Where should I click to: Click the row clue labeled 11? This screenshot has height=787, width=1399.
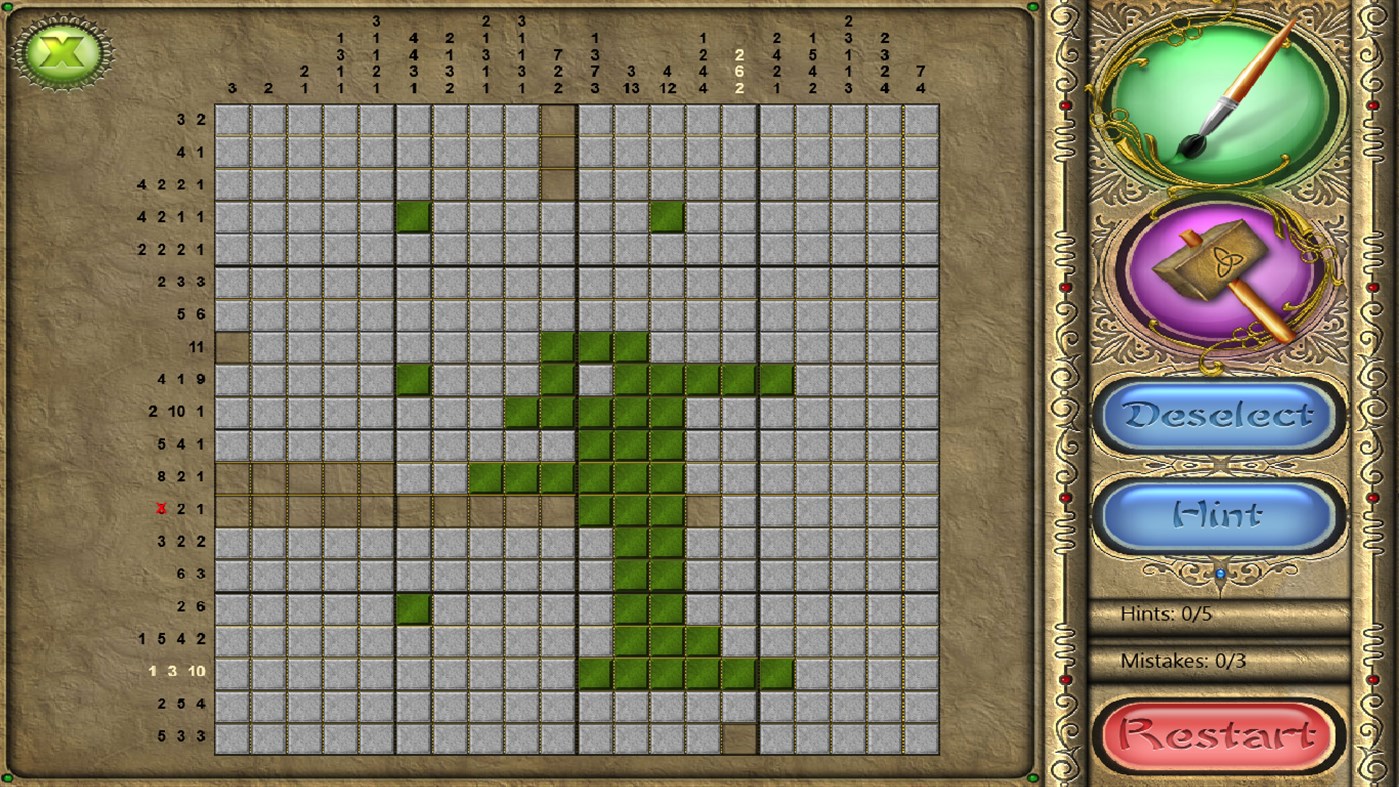196,347
